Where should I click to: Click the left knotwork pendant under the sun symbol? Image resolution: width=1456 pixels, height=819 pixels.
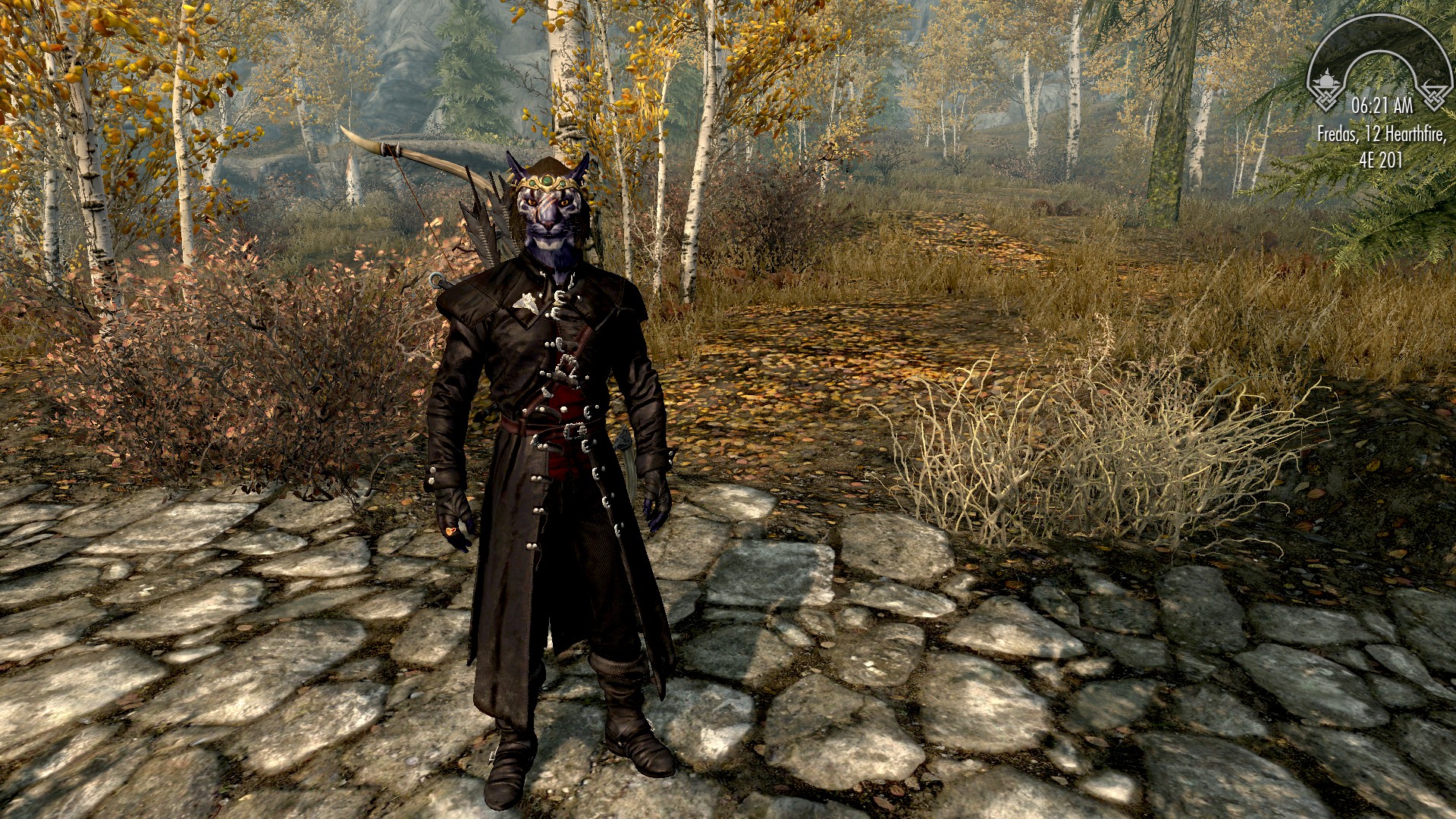1326,99
